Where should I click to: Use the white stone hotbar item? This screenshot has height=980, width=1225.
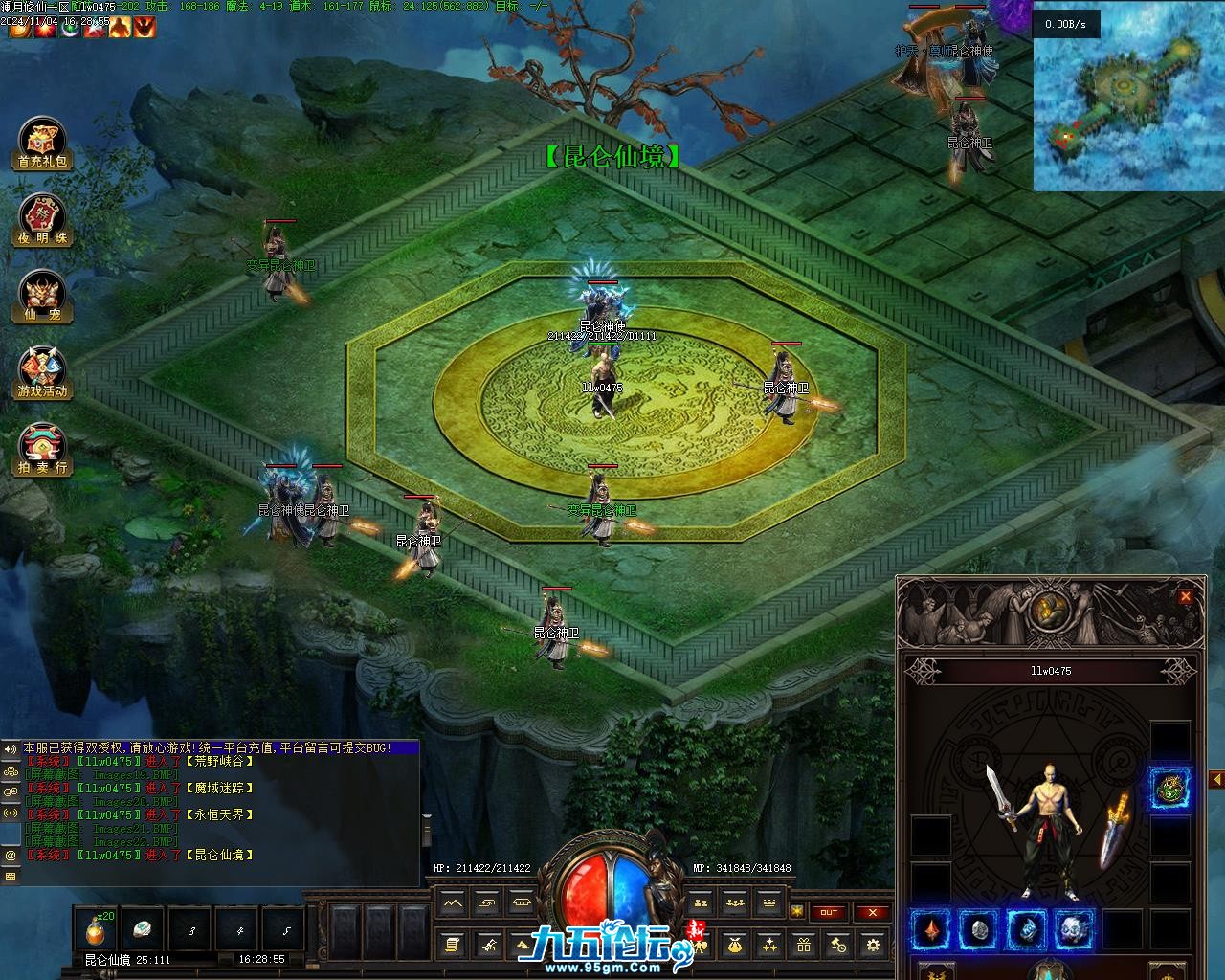[x=143, y=930]
